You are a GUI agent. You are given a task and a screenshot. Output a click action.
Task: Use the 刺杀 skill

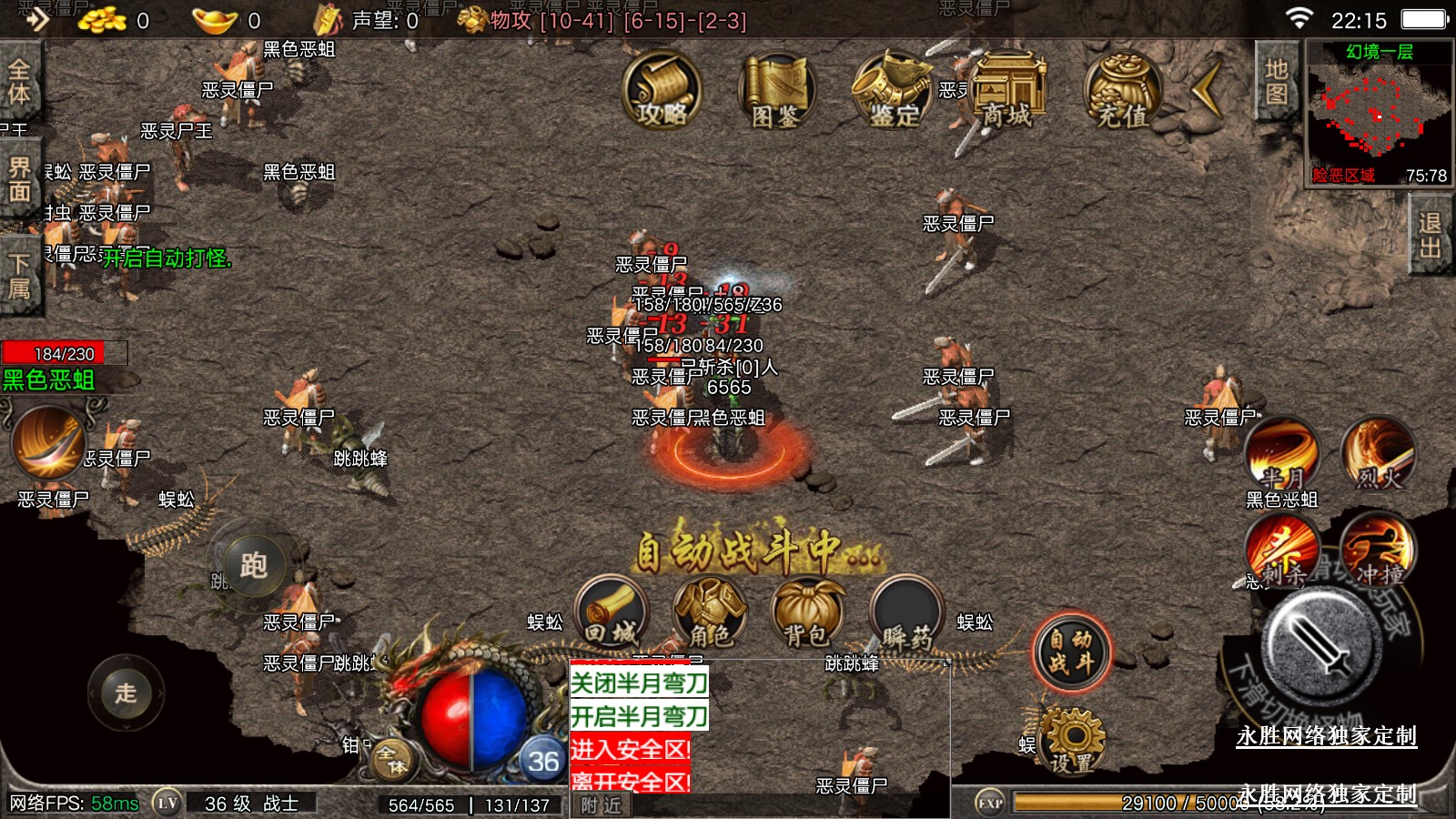1282,551
